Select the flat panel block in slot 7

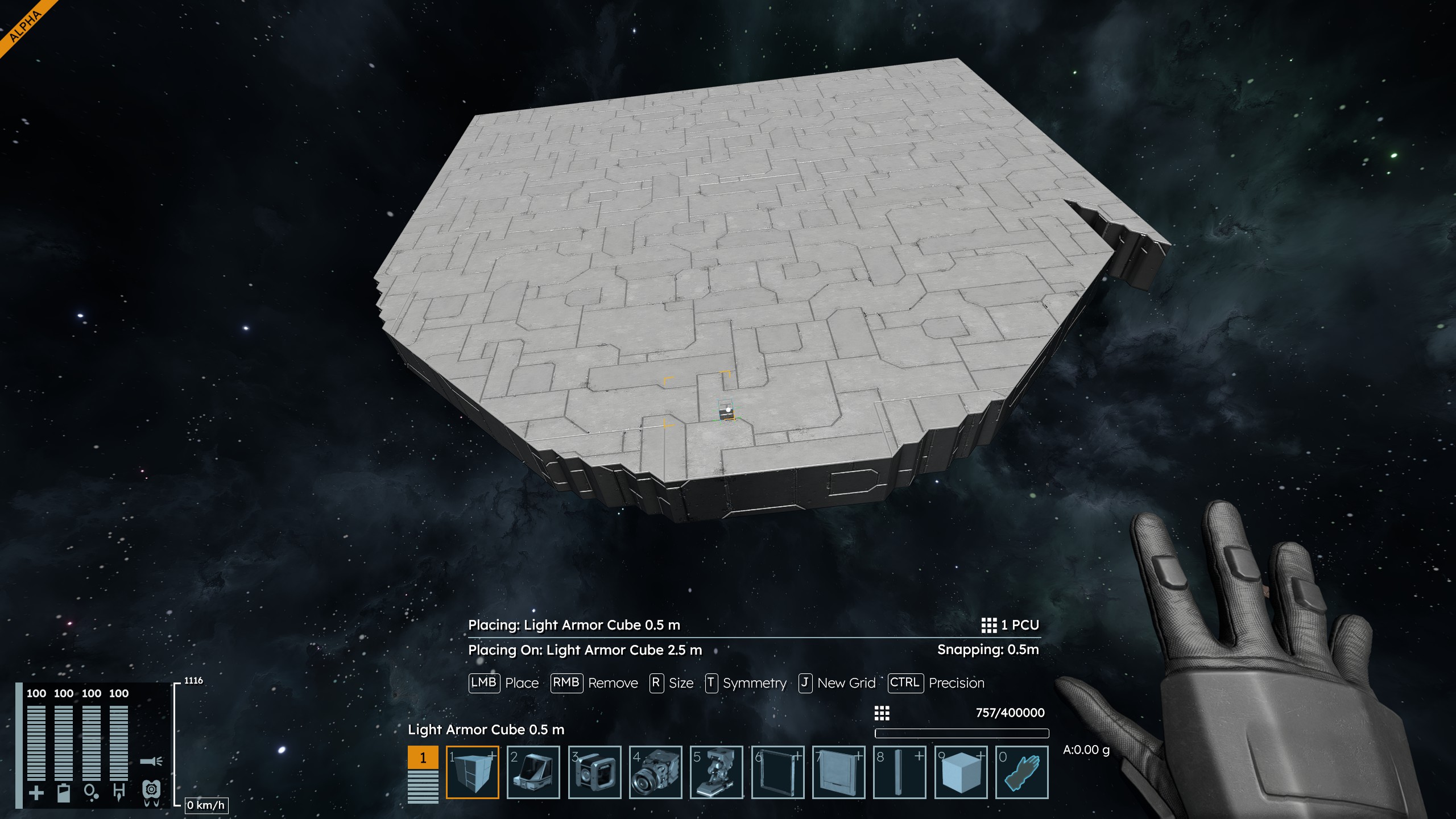coord(838,772)
